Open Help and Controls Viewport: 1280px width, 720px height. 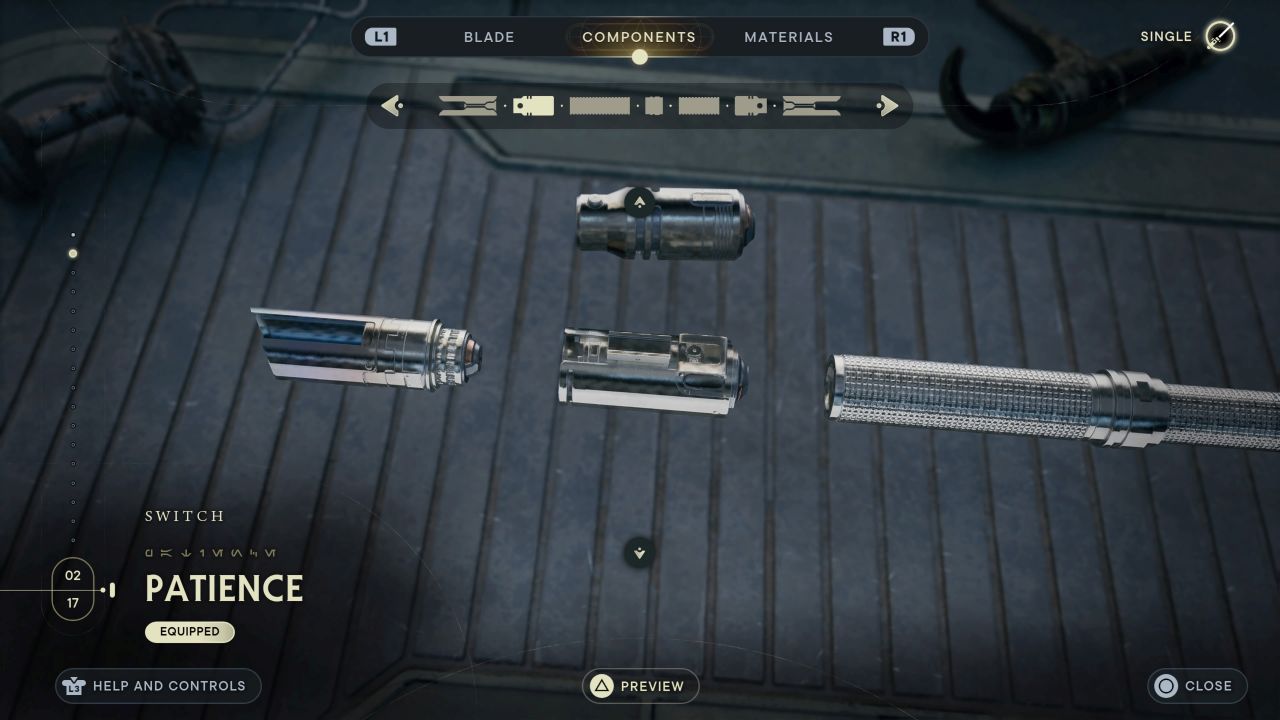[x=158, y=686]
